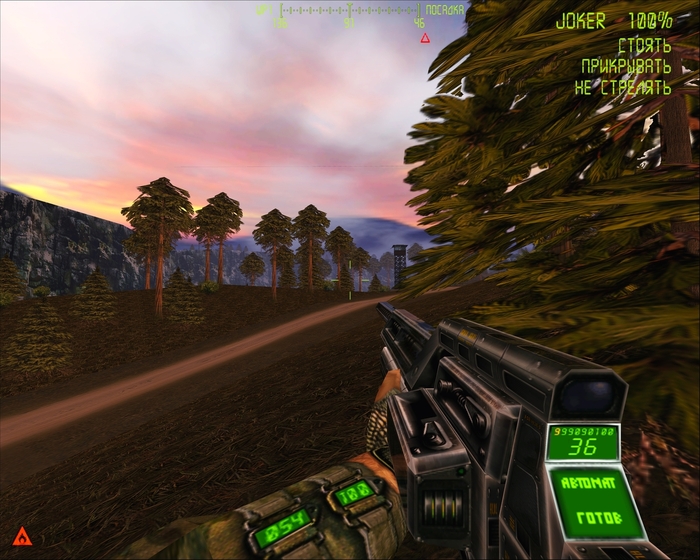Screen dimensions: 700x560
Task: Select squadmate JOKER in the squad list
Action: tap(581, 21)
